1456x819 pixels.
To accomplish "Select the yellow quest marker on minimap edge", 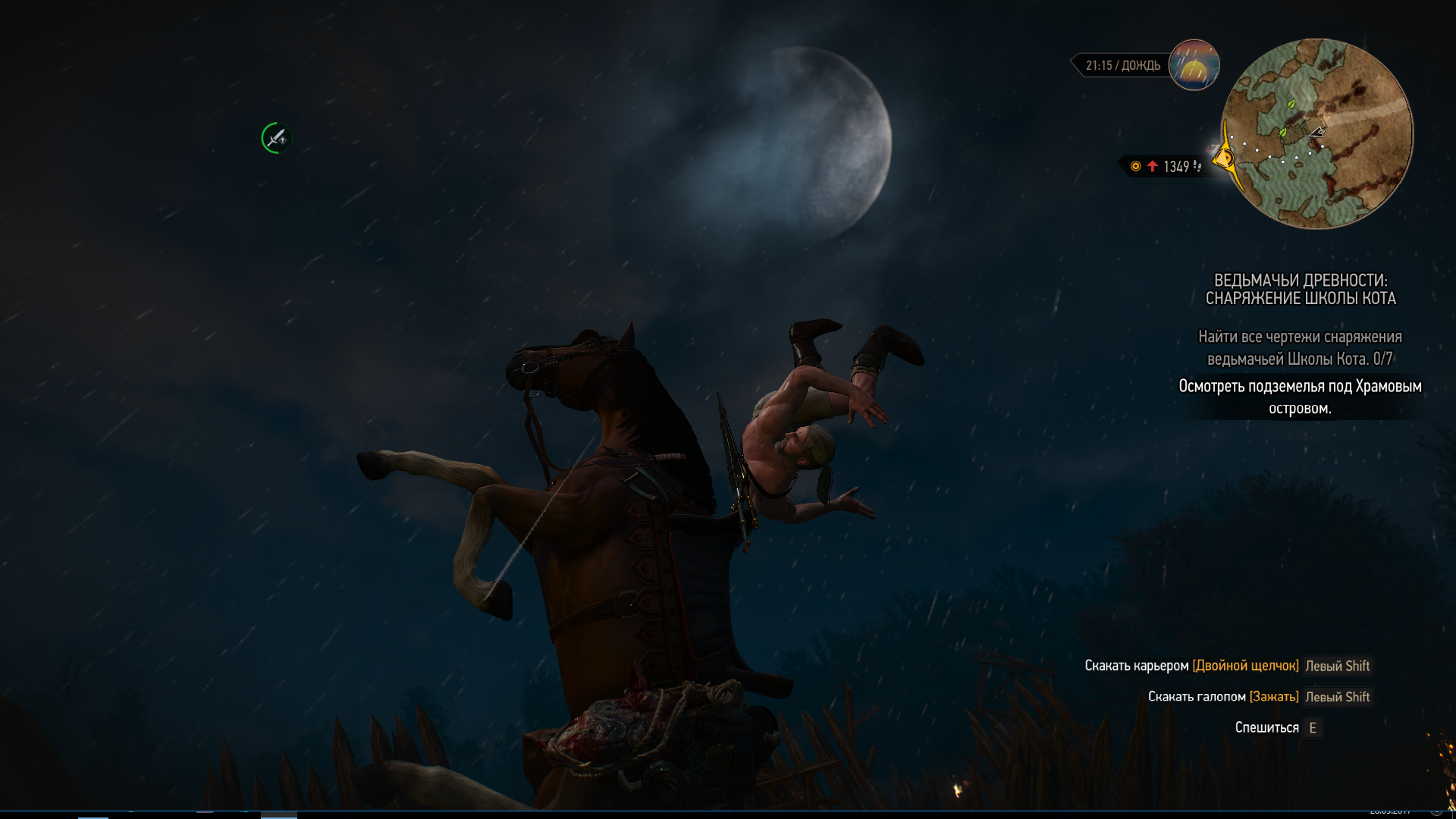I will pos(1223,159).
